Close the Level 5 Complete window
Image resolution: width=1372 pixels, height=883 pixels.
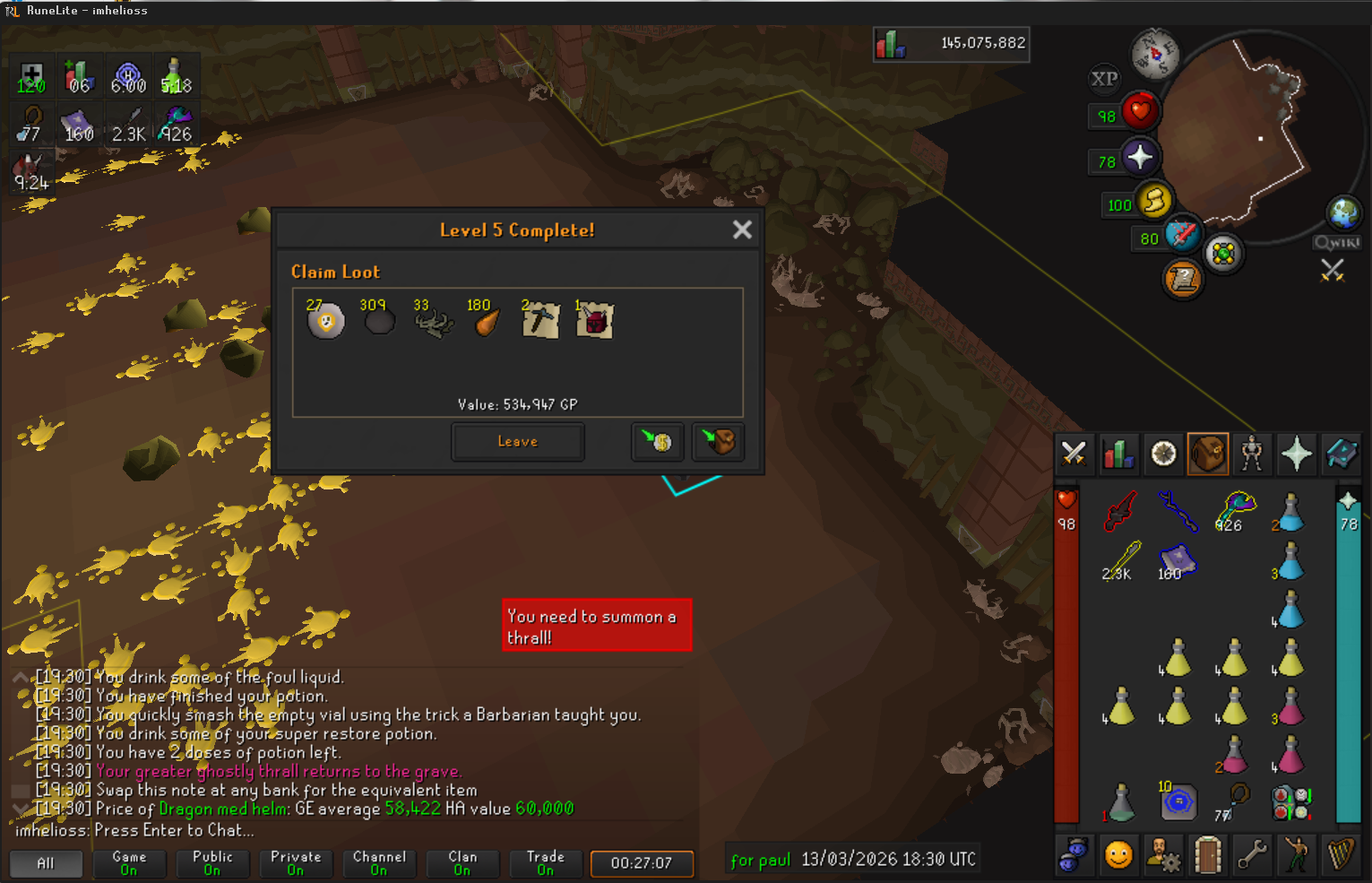pos(742,230)
